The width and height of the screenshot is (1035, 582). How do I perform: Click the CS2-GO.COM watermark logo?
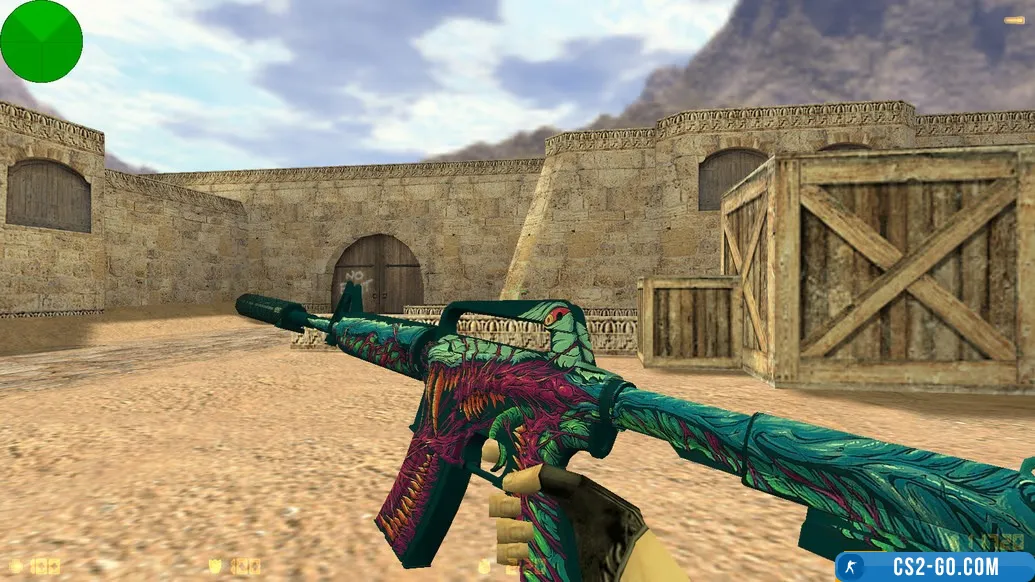pyautogui.click(x=935, y=567)
